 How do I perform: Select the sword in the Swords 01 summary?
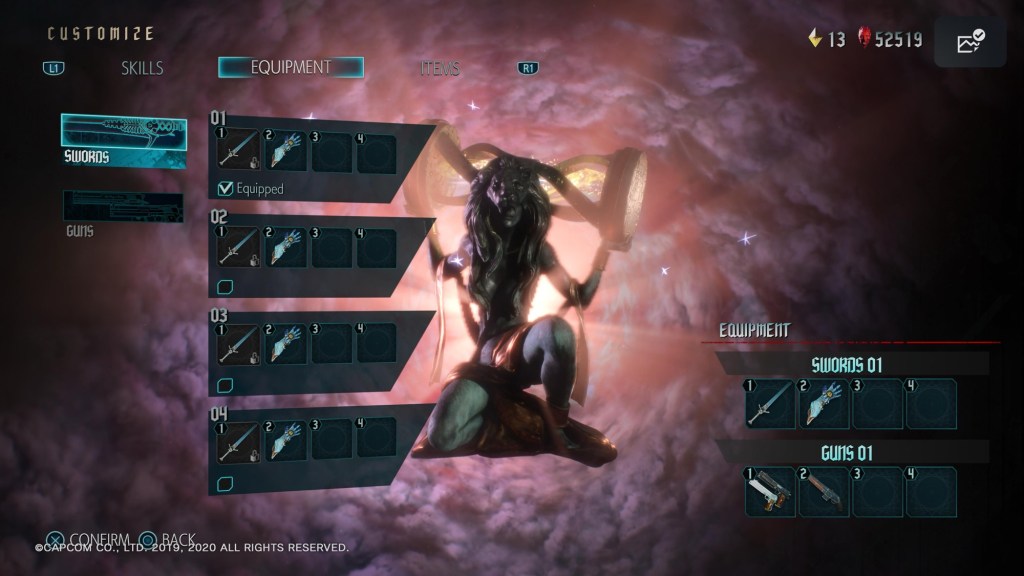point(770,403)
